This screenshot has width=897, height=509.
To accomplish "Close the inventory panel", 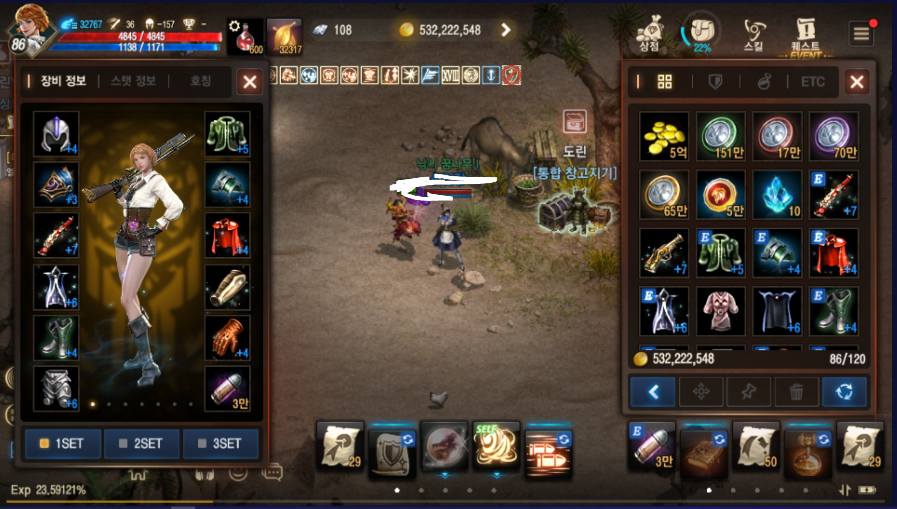I will click(857, 82).
